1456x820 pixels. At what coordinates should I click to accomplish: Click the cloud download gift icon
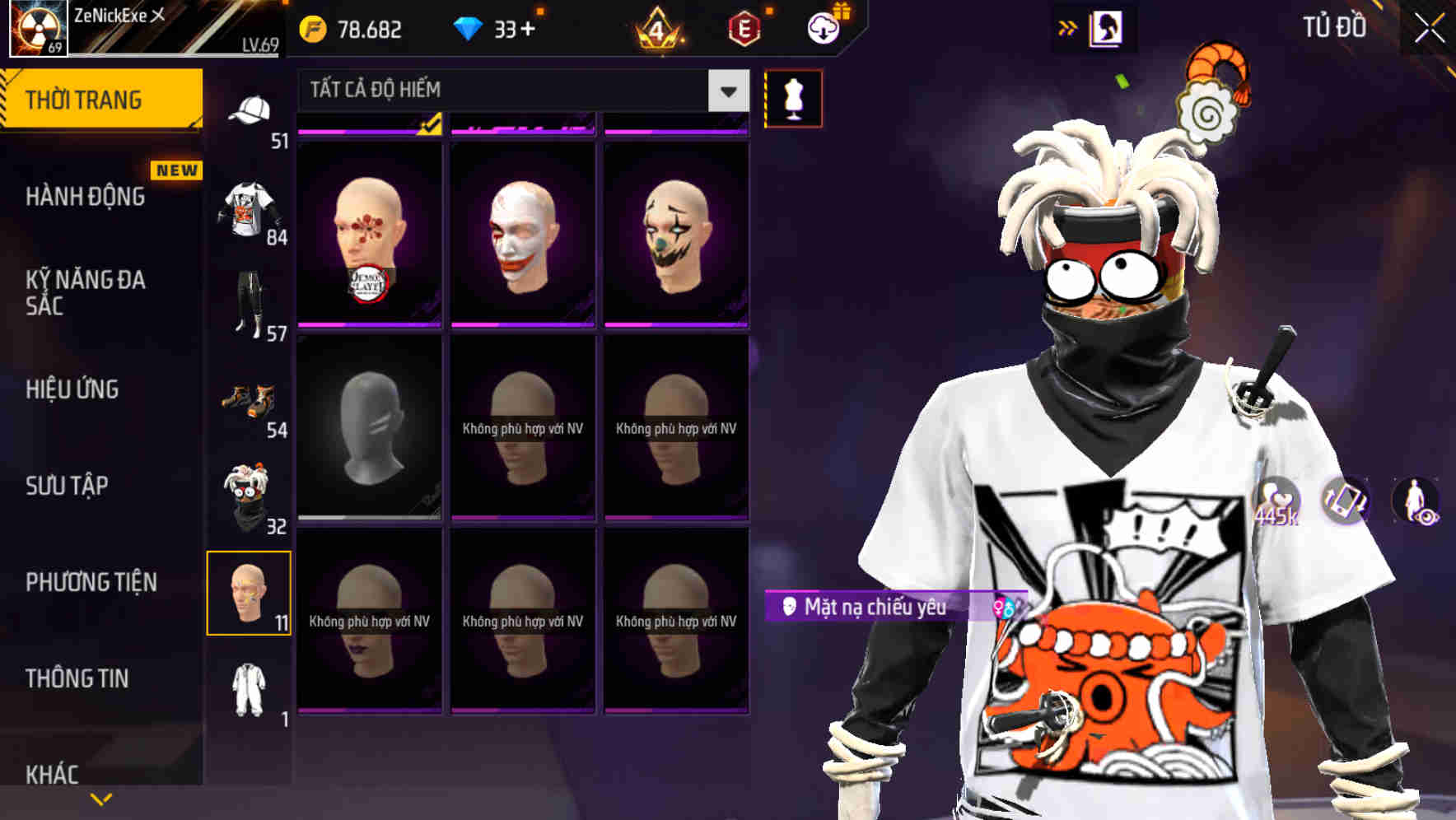824,27
